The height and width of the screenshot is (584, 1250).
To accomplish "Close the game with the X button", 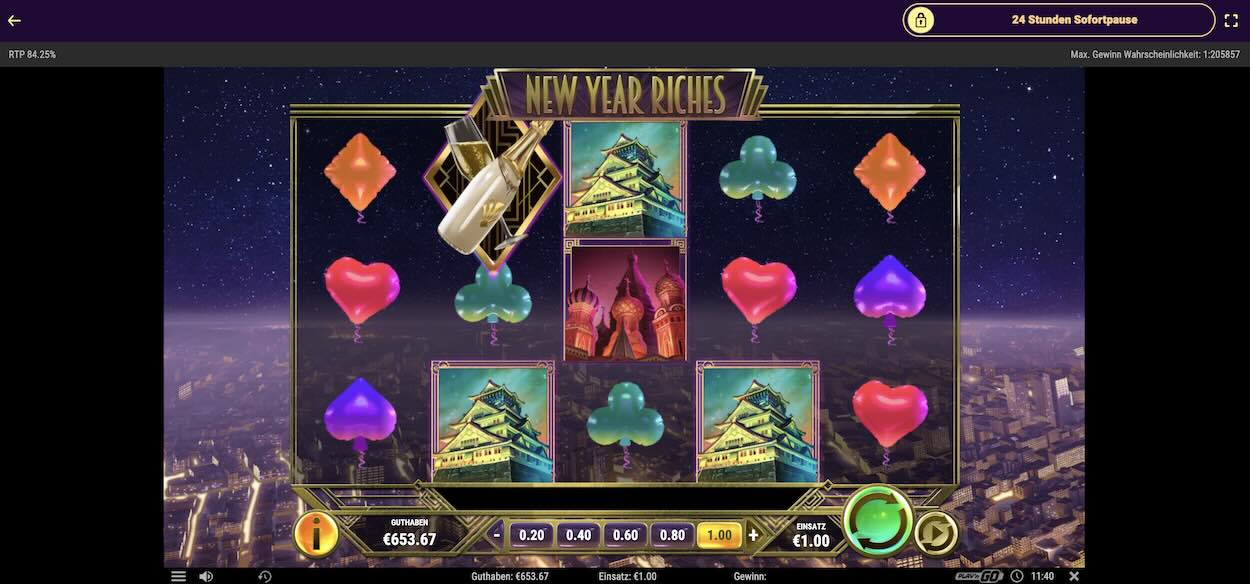I will coord(1074,576).
